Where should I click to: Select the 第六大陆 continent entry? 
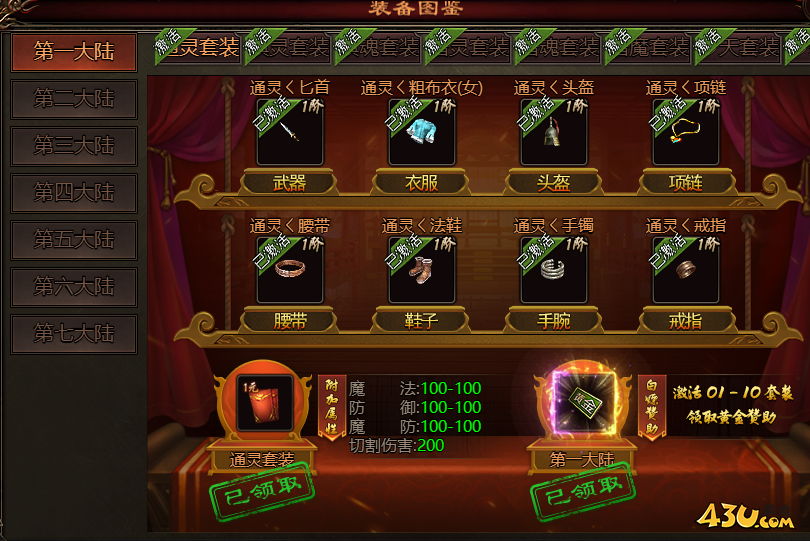point(74,287)
